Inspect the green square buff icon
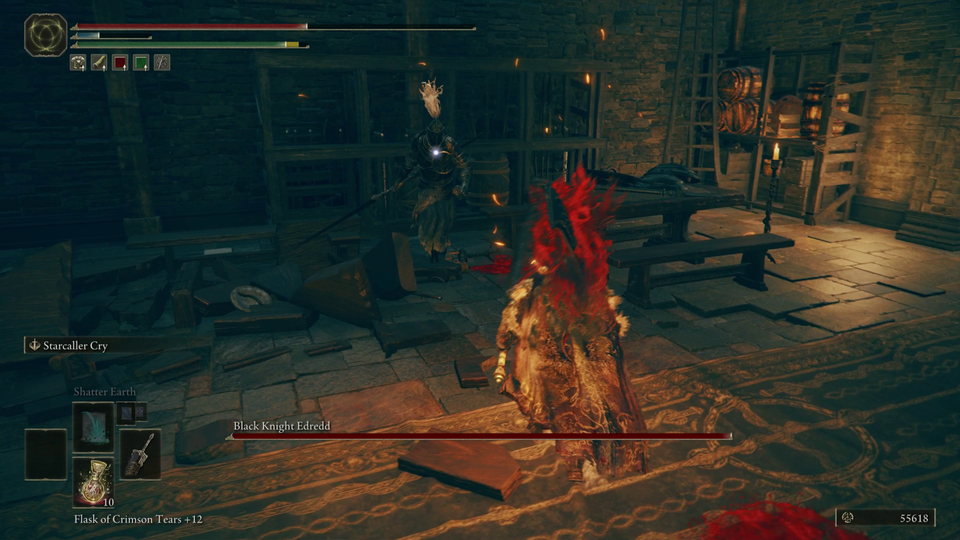The height and width of the screenshot is (540, 960). (x=141, y=62)
